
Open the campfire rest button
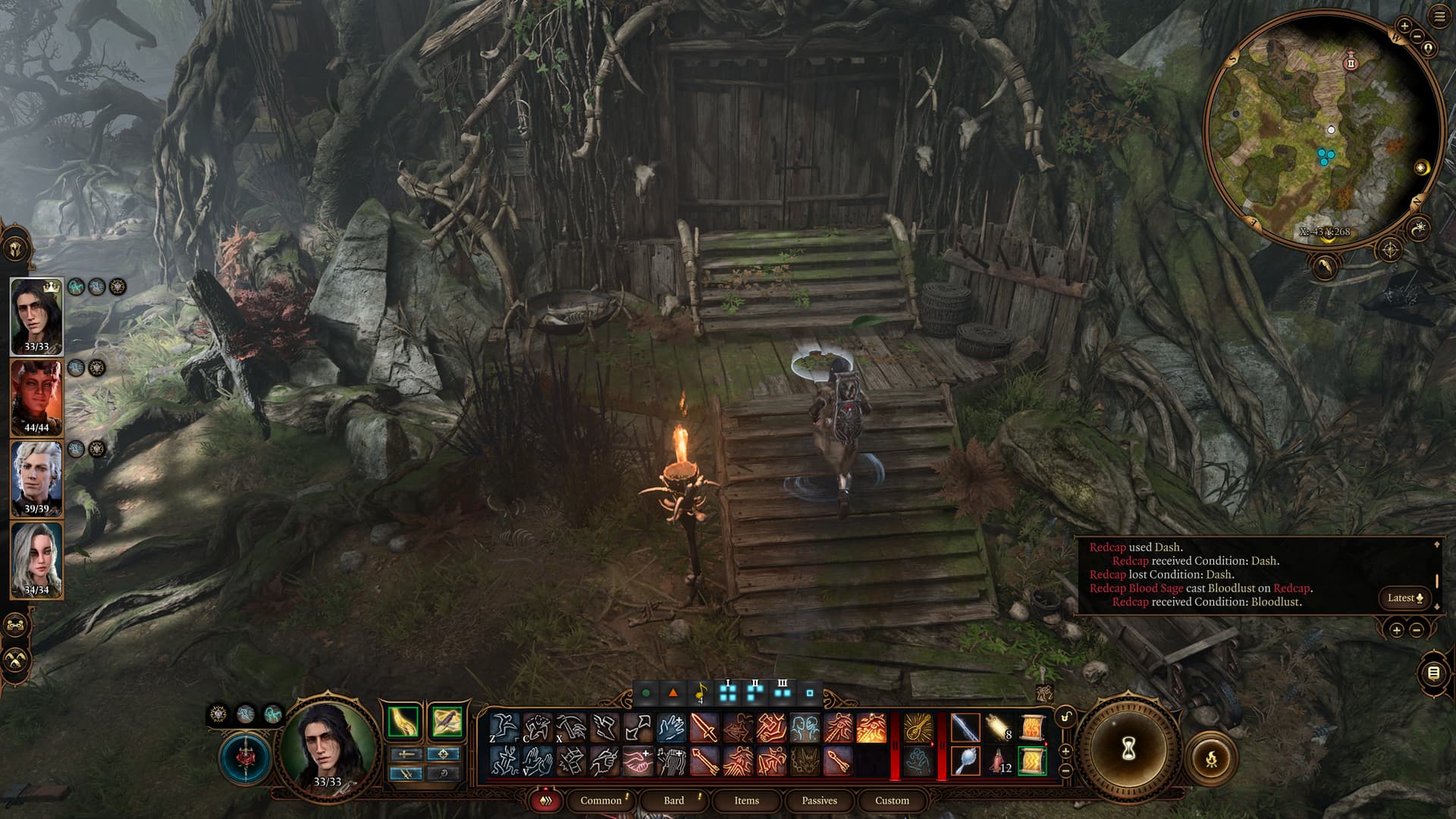click(x=1210, y=757)
